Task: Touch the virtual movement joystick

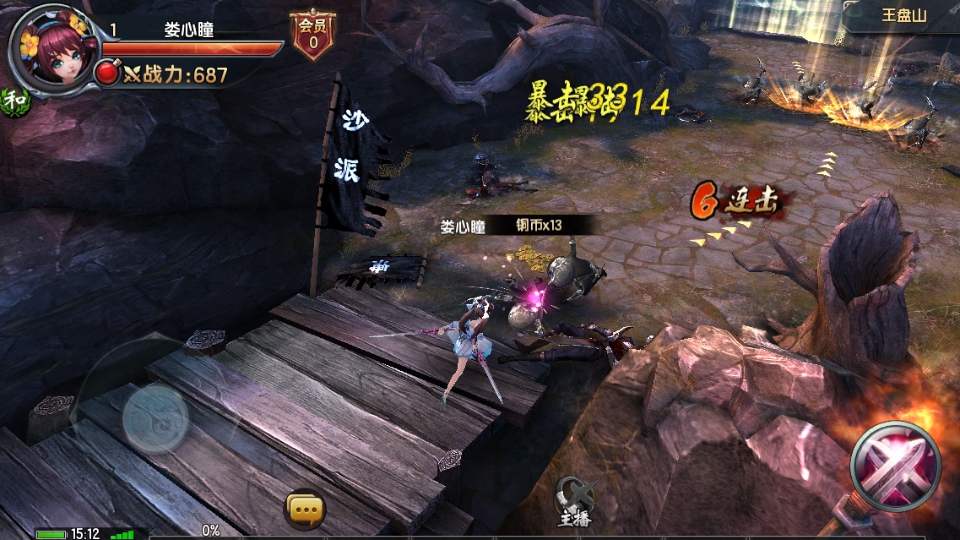Action: click(154, 418)
